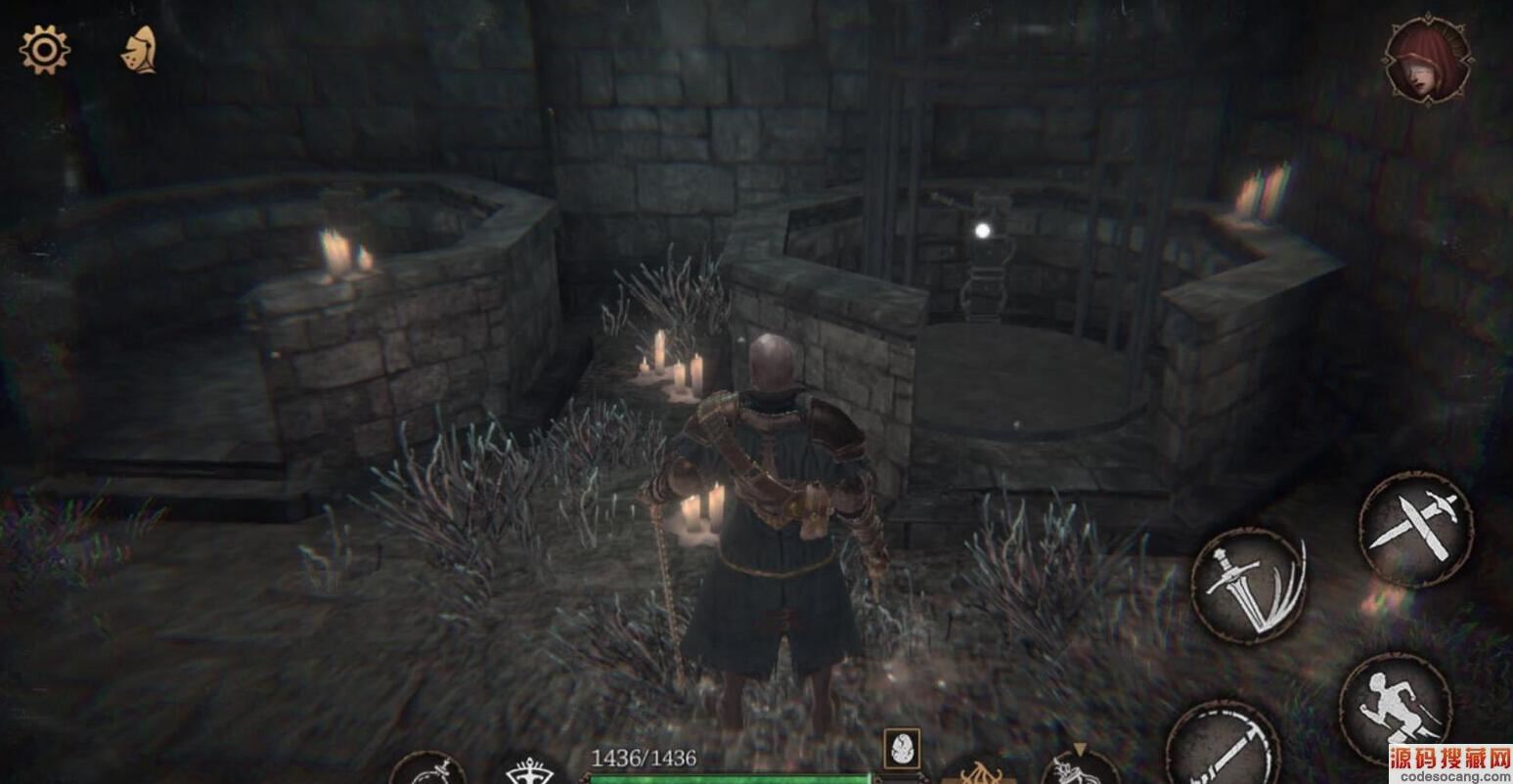1513x784 pixels.
Task: Open the knight helmet character menu
Action: point(138,50)
